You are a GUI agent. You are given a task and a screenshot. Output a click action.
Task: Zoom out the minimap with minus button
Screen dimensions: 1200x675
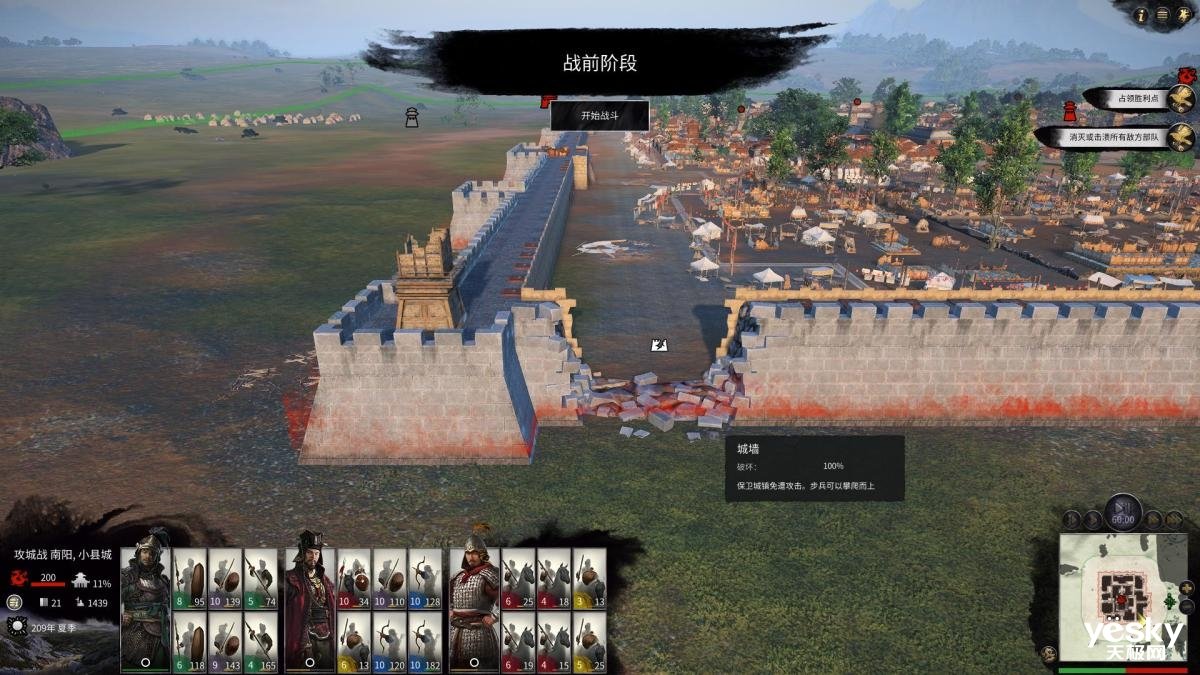(x=1186, y=606)
